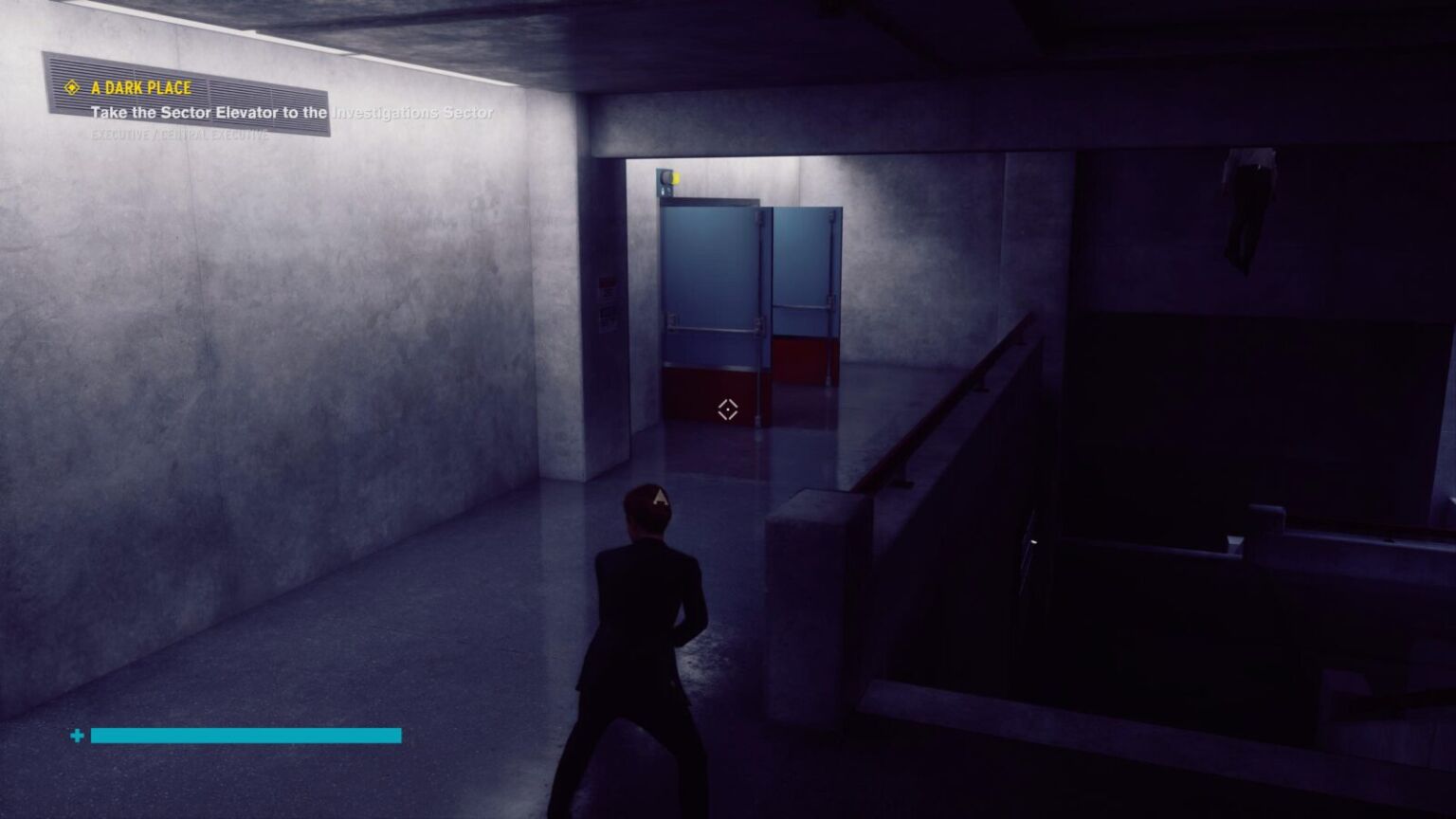Click the red warning sign on the doorway wall
Image resolution: width=1456 pixels, height=819 pixels.
pyautogui.click(x=607, y=283)
